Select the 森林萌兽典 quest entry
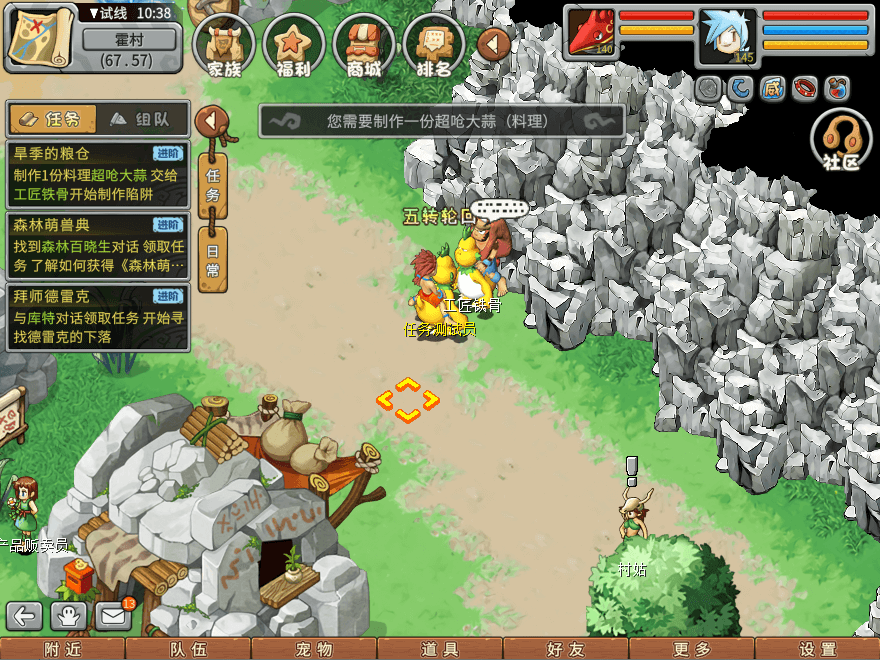The image size is (880, 660). coord(97,245)
